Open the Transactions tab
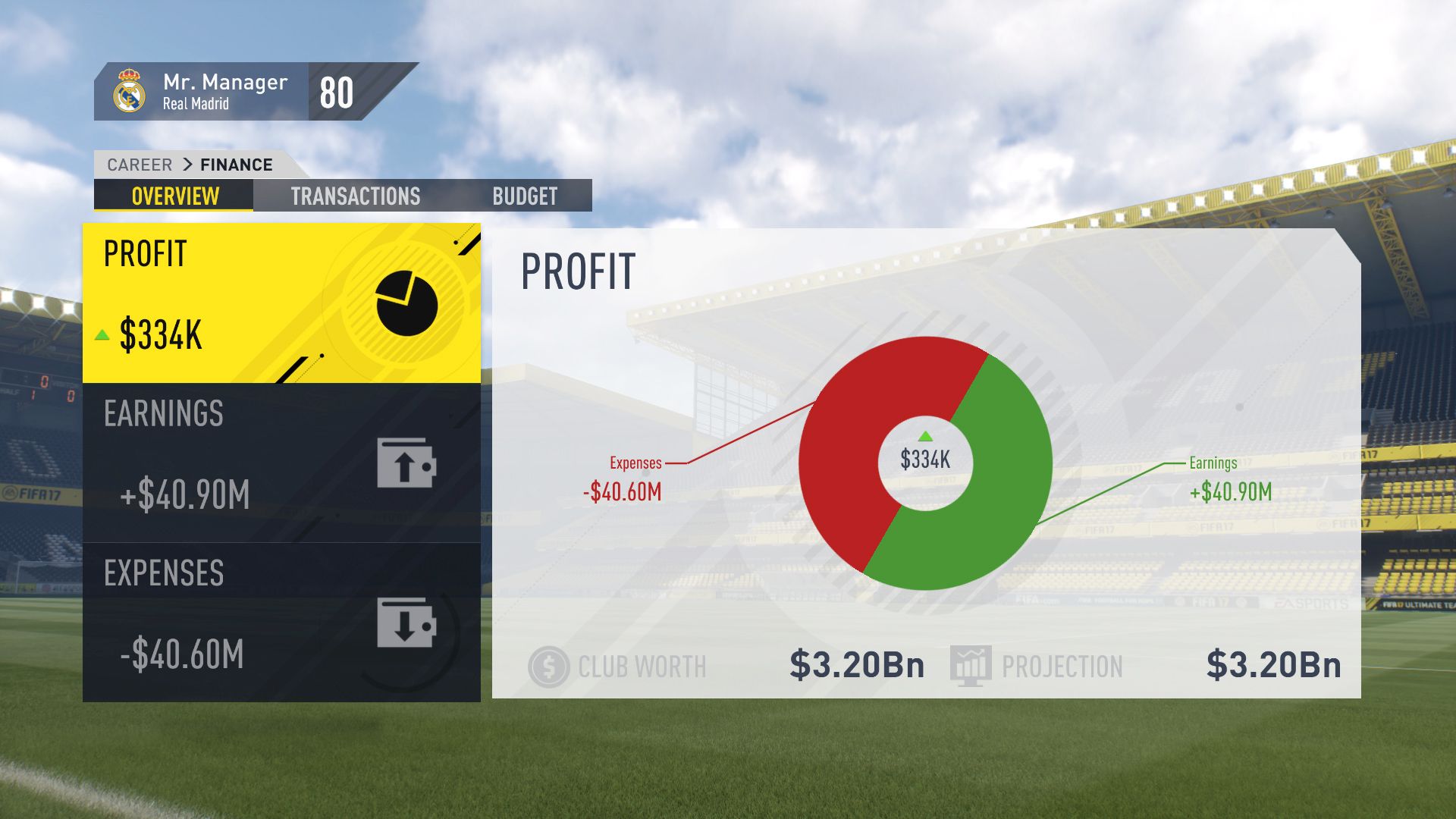This screenshot has width=1456, height=819. 355,196
